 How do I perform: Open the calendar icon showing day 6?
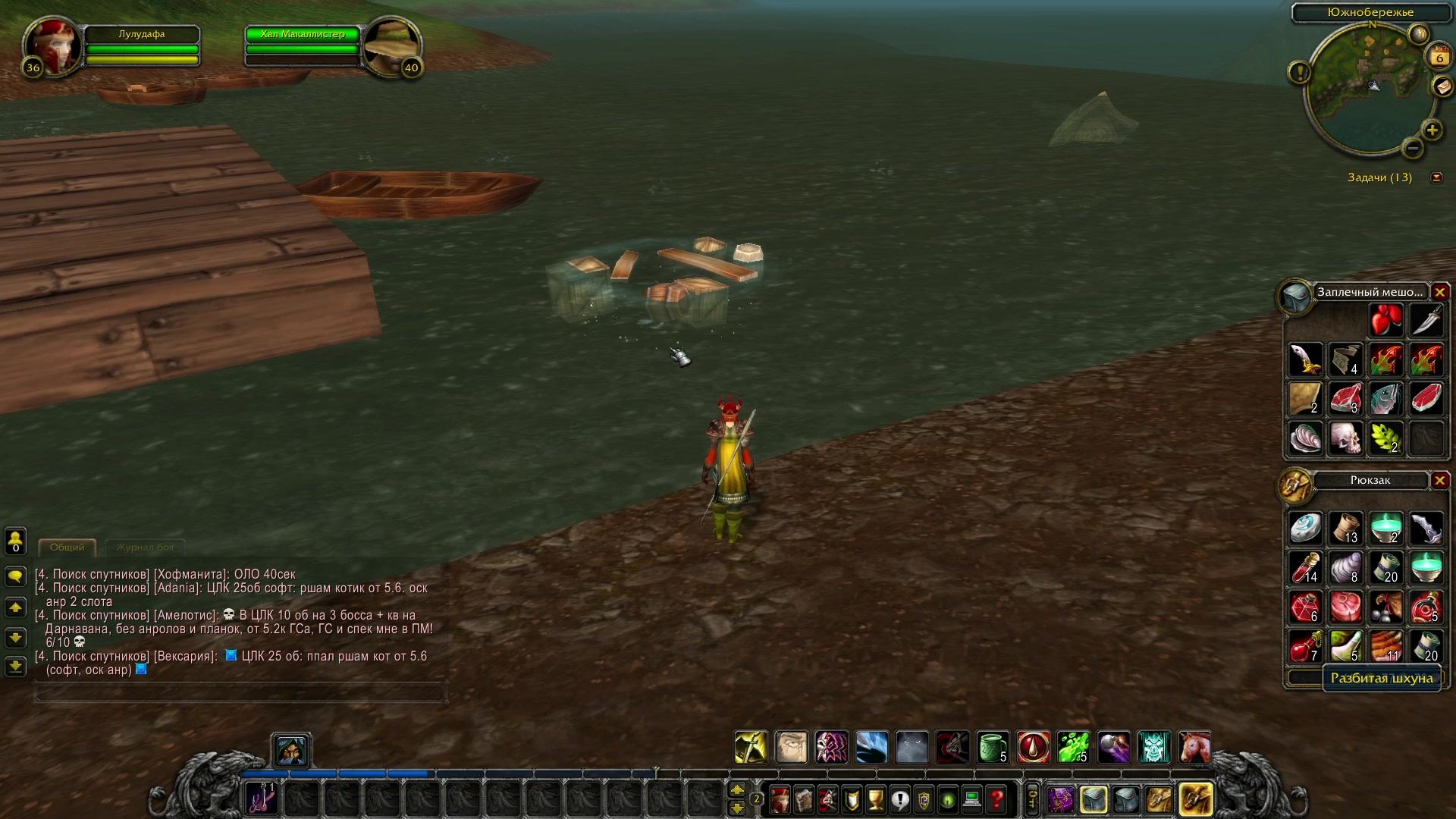[1439, 57]
